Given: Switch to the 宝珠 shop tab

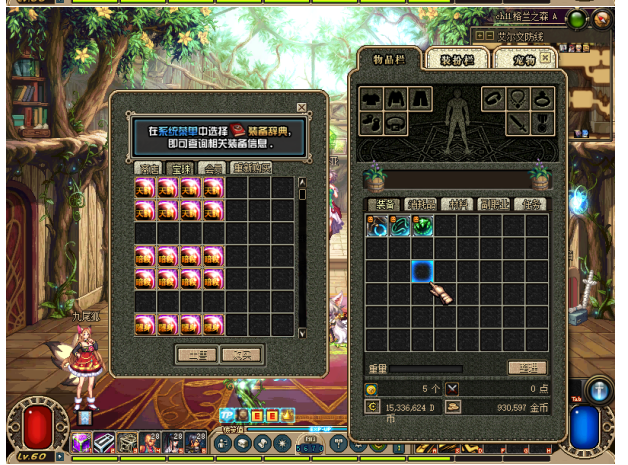Looking at the screenshot, I should click(180, 168).
